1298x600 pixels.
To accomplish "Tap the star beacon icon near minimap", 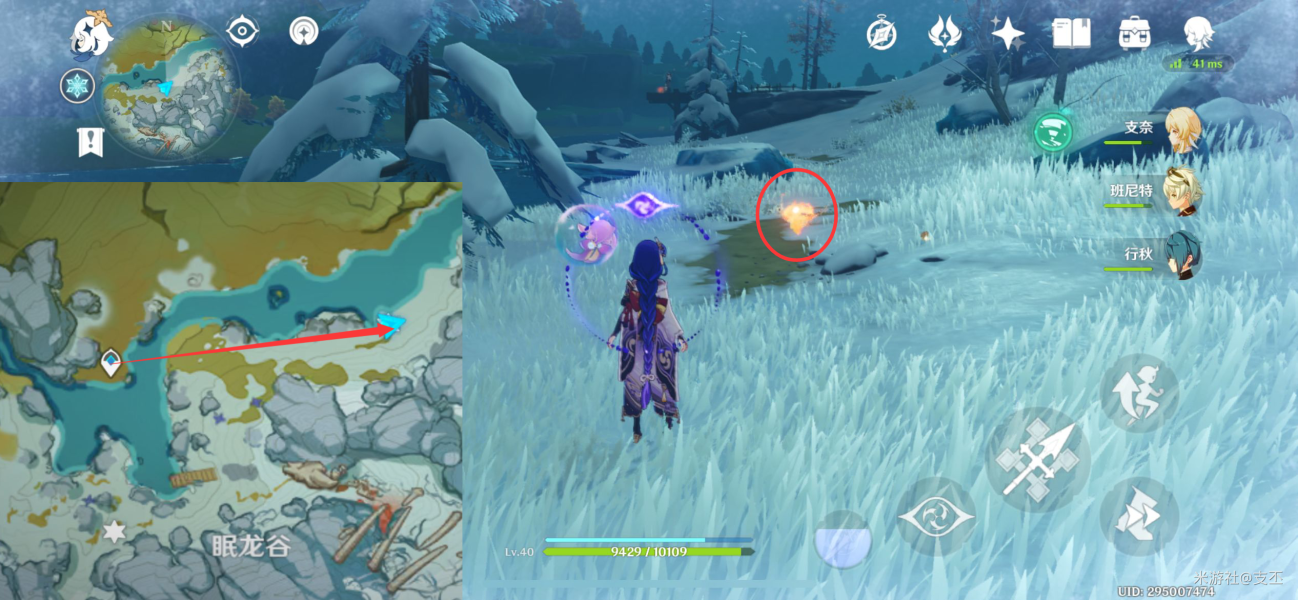I will 303,32.
